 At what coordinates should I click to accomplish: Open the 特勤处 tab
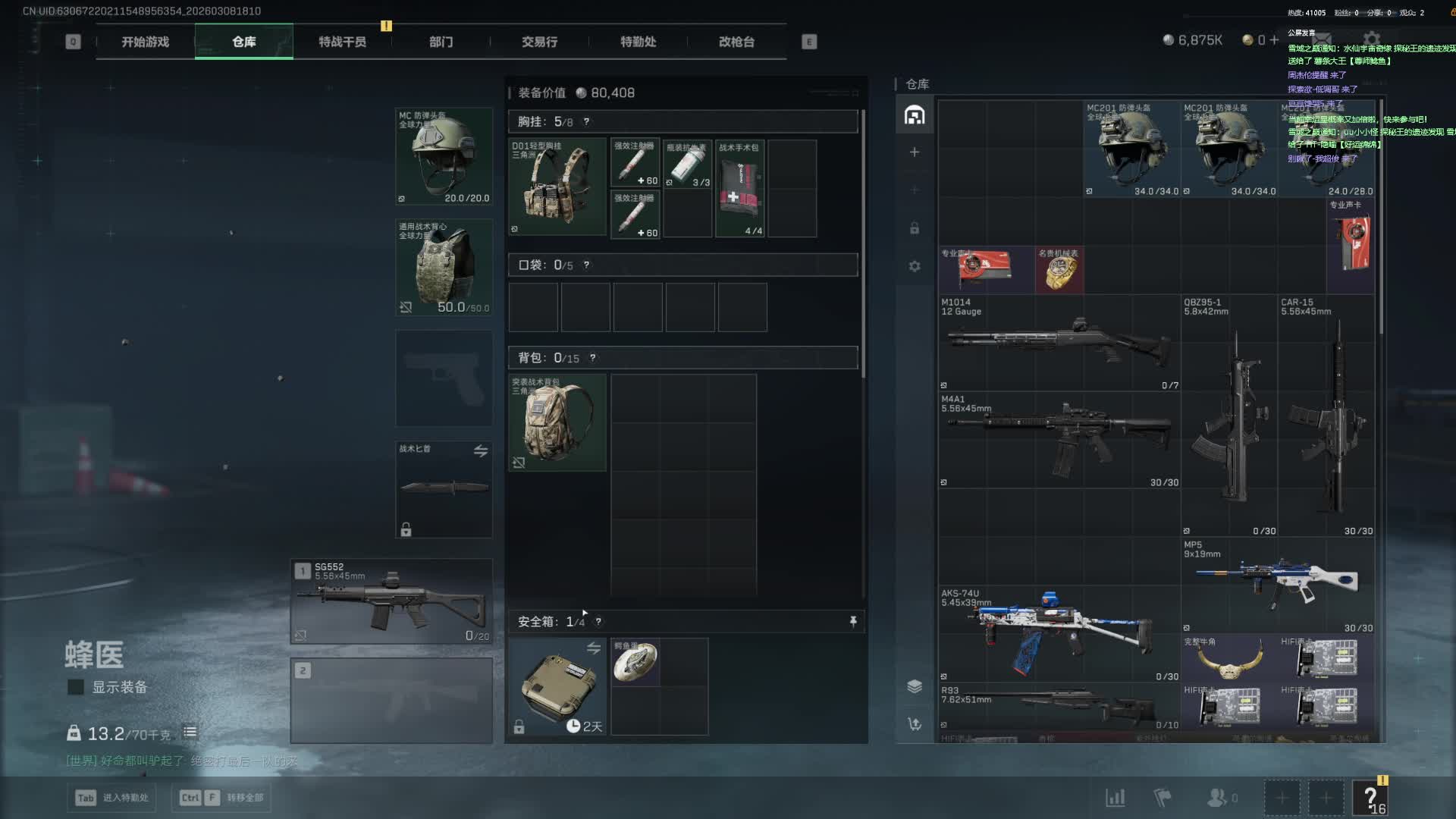638,42
